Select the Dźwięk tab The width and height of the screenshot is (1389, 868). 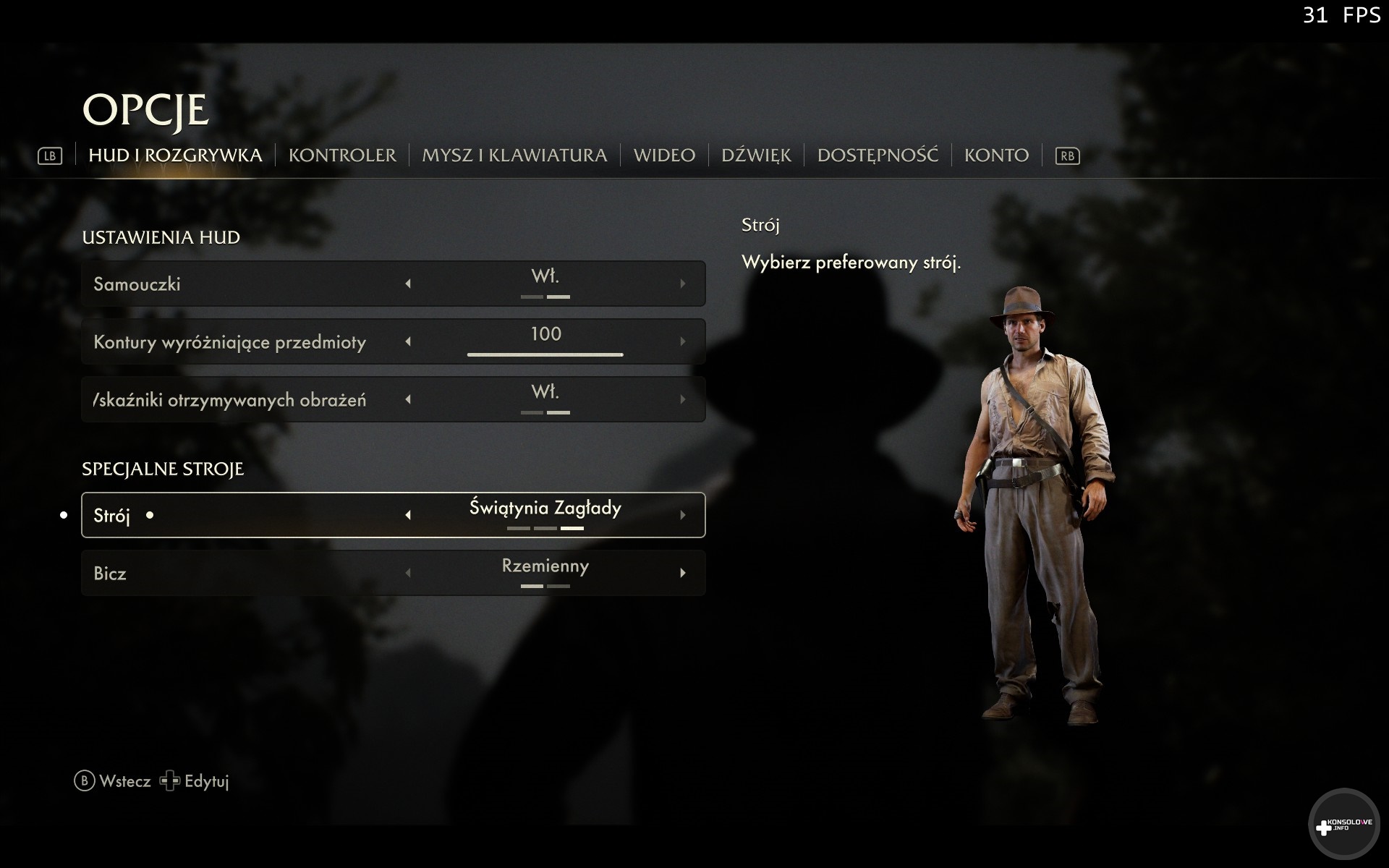point(756,156)
